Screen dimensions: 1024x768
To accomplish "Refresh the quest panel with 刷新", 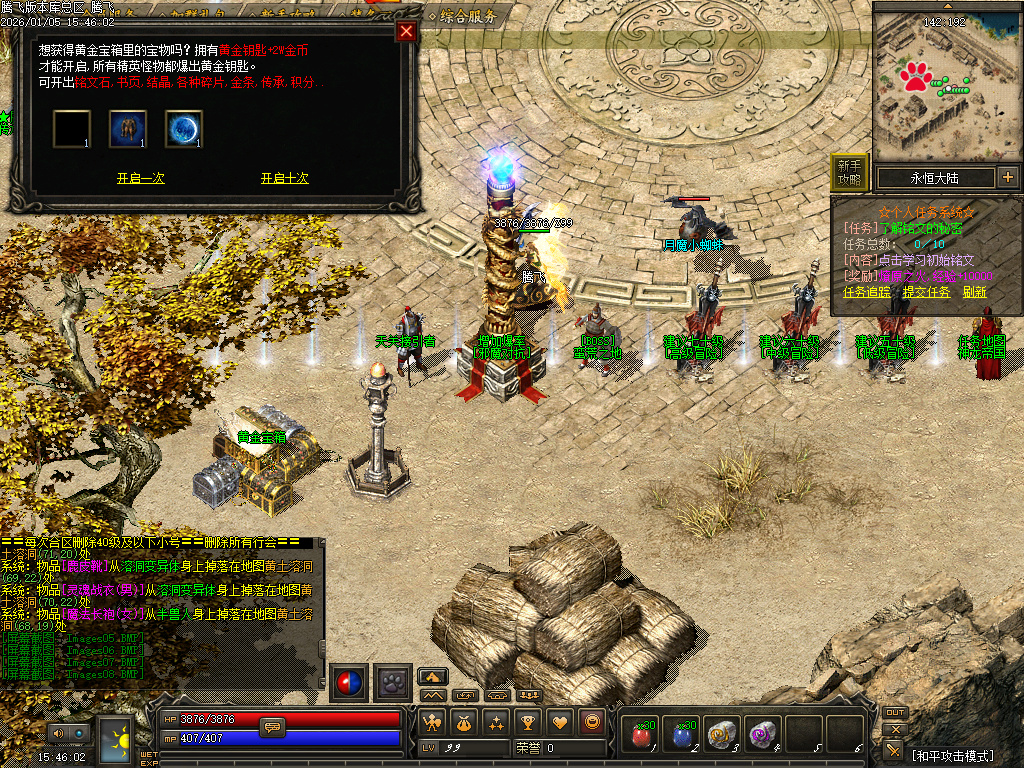I will [974, 292].
